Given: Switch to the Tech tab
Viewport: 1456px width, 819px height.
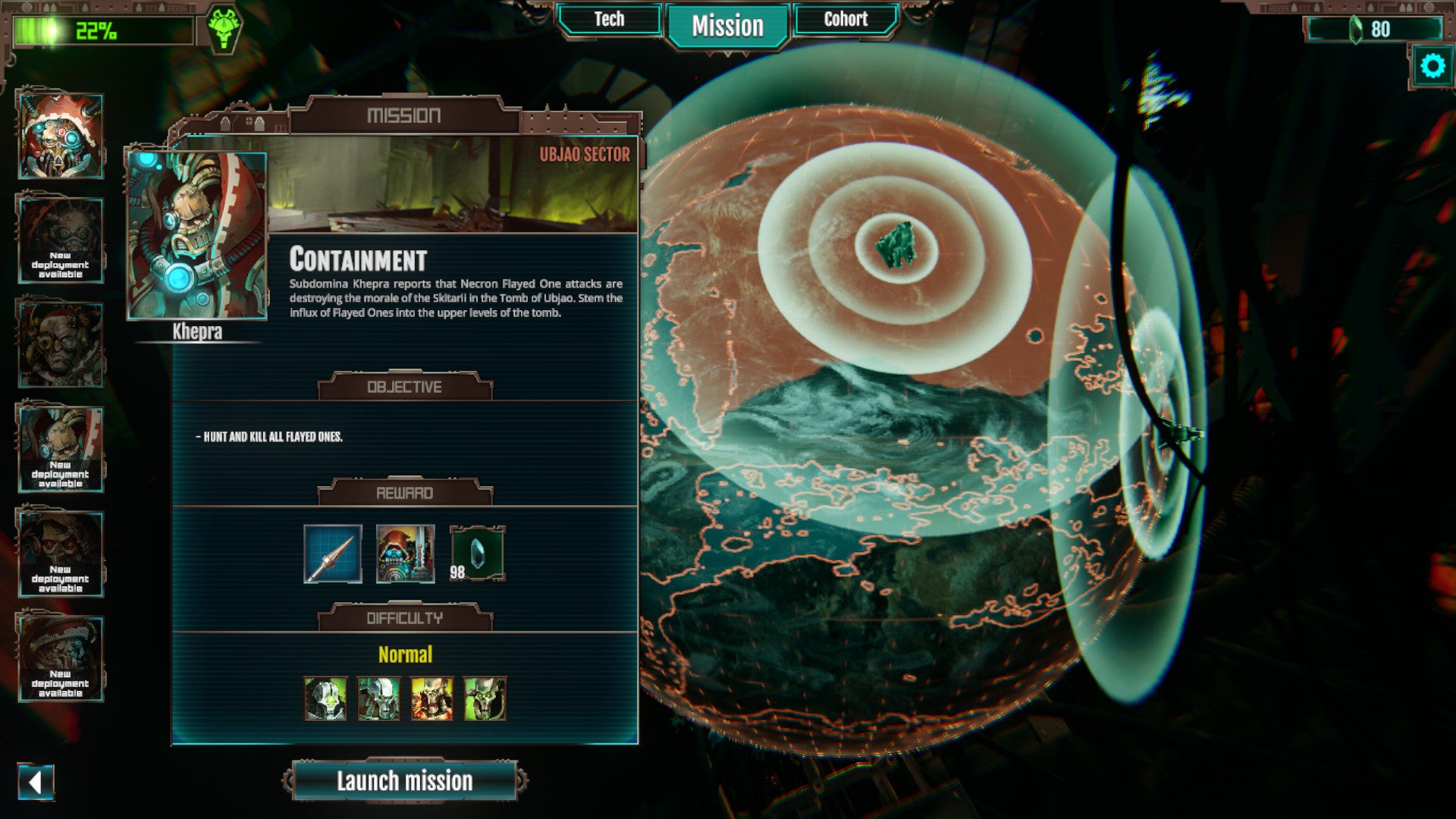Looking at the screenshot, I should (x=609, y=20).
